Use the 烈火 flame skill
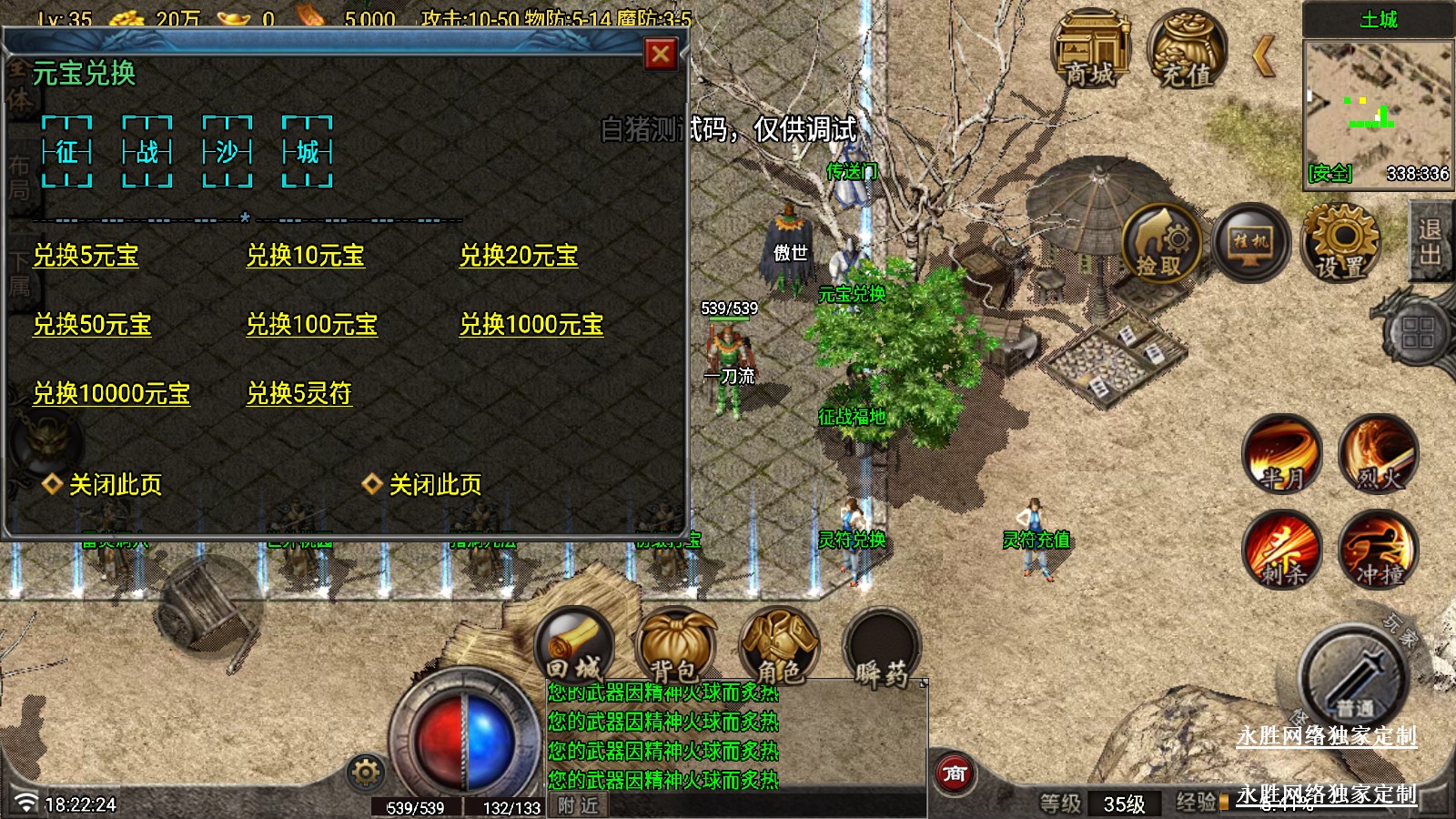The height and width of the screenshot is (819, 1456). [x=1379, y=454]
